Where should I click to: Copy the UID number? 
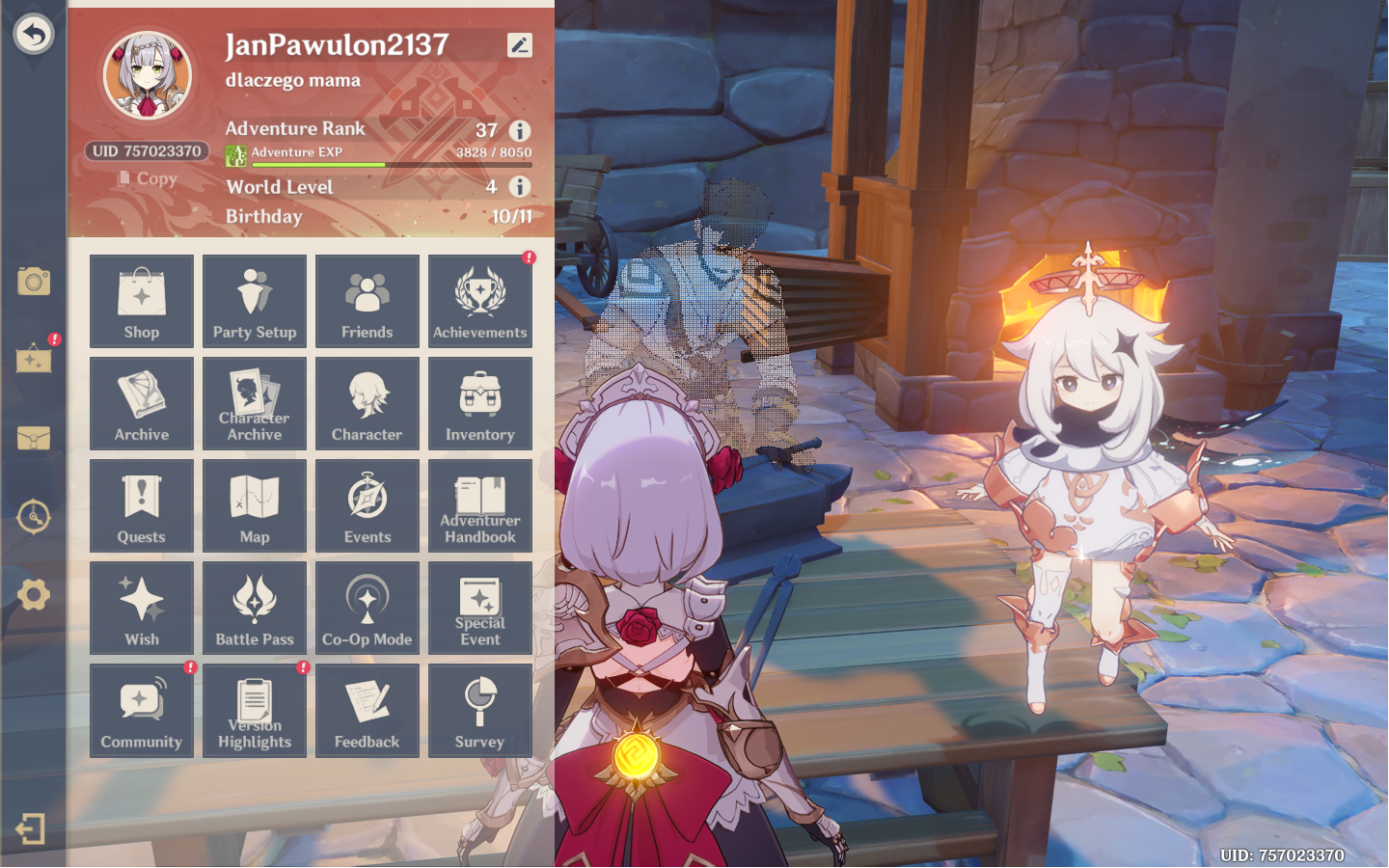click(149, 178)
